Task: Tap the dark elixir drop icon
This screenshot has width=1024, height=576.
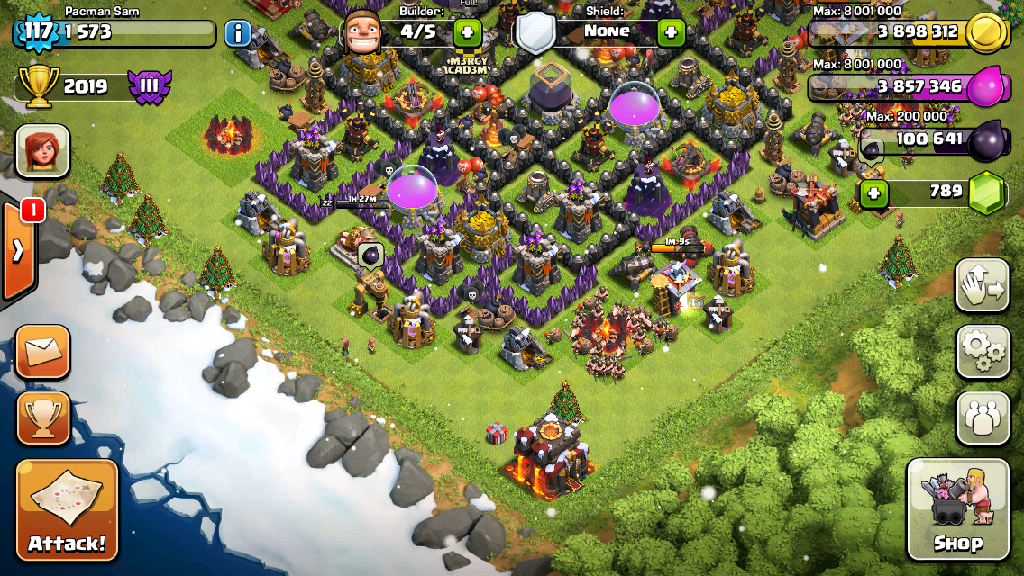Action: coord(988,140)
